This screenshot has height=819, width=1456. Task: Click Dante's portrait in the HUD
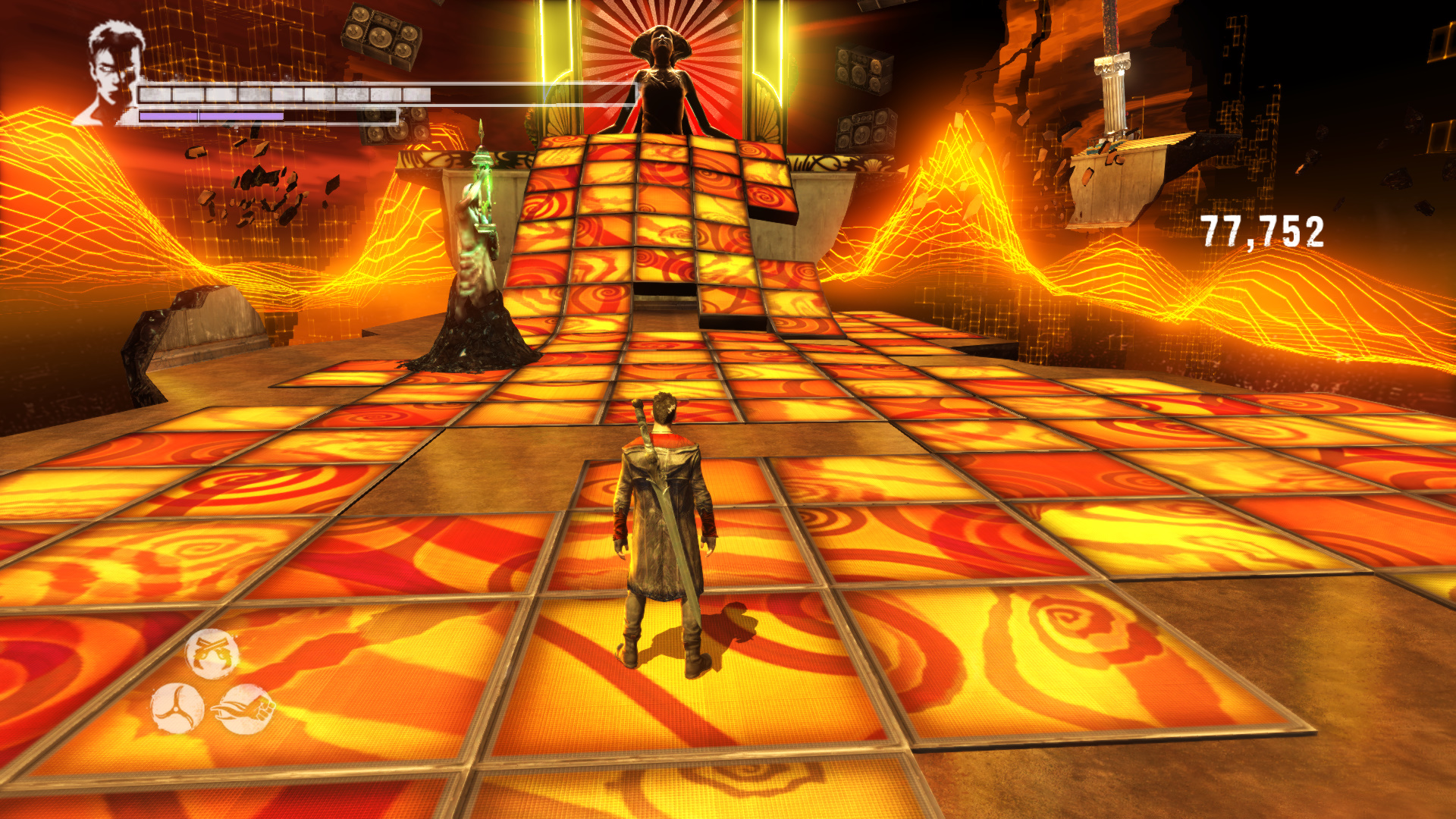point(112,74)
